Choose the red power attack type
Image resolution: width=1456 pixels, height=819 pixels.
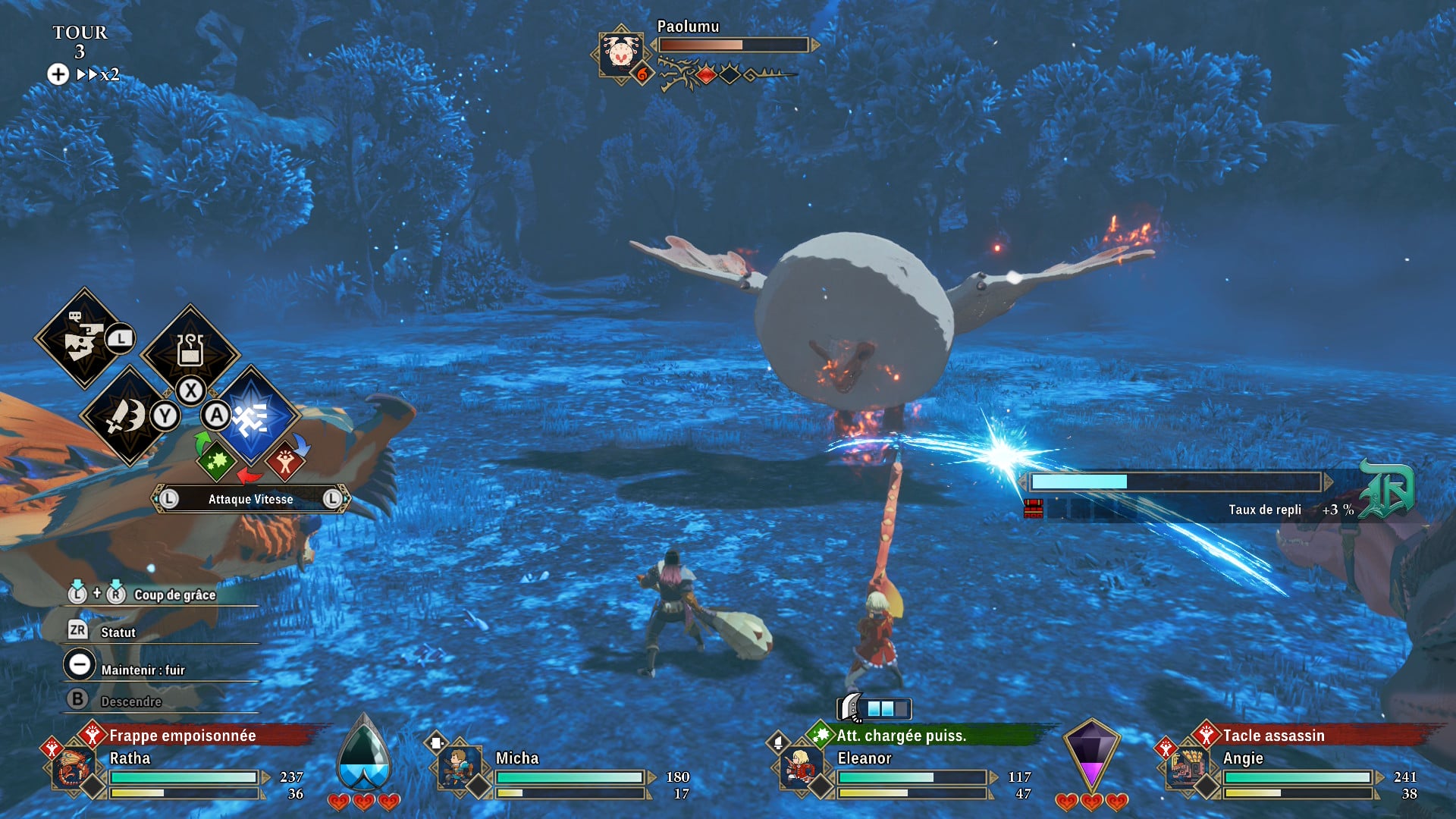(285, 461)
